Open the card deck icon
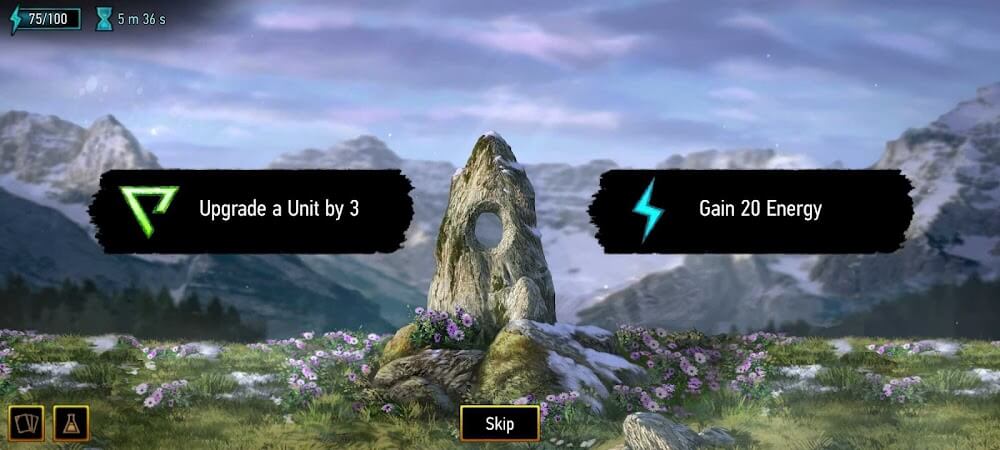 (x=25, y=423)
